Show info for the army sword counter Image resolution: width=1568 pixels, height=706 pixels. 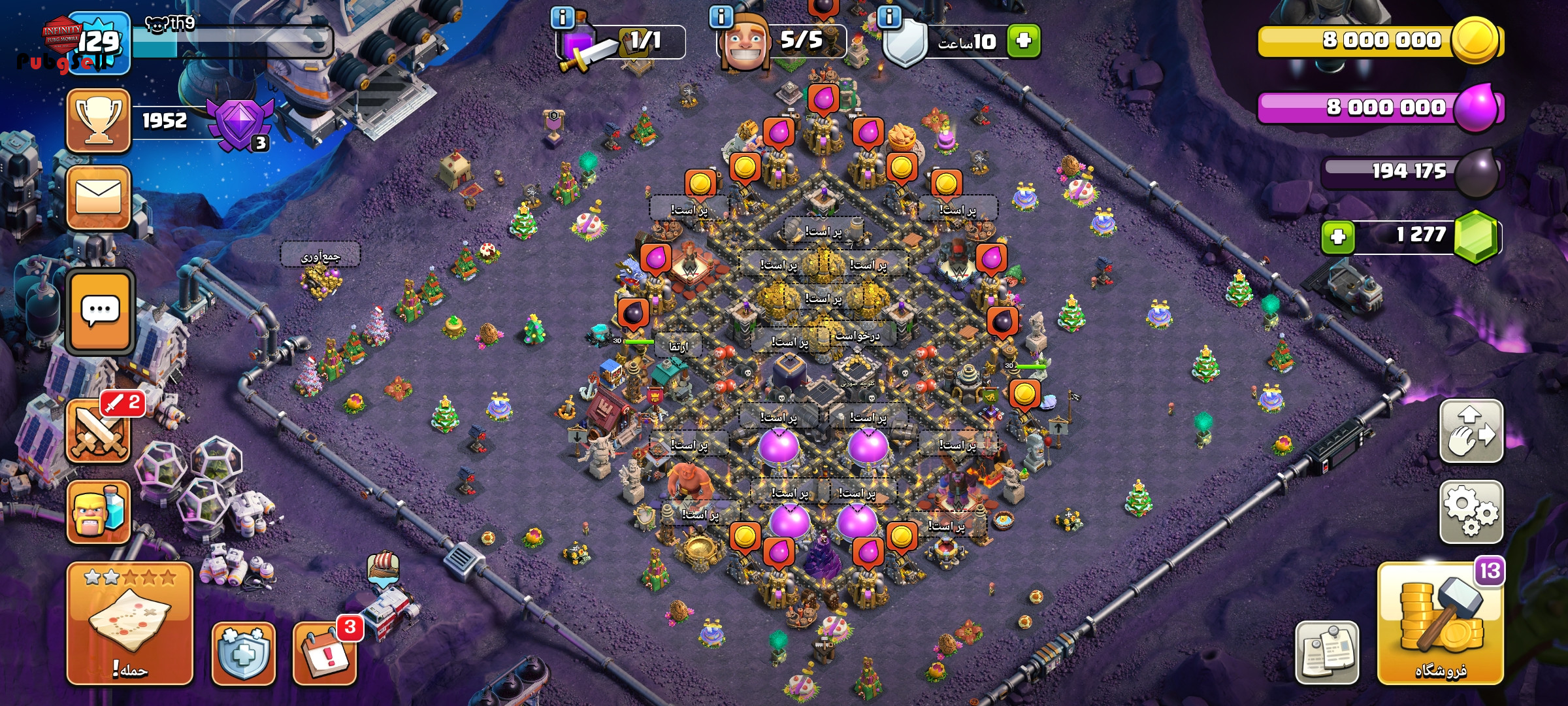(563, 17)
